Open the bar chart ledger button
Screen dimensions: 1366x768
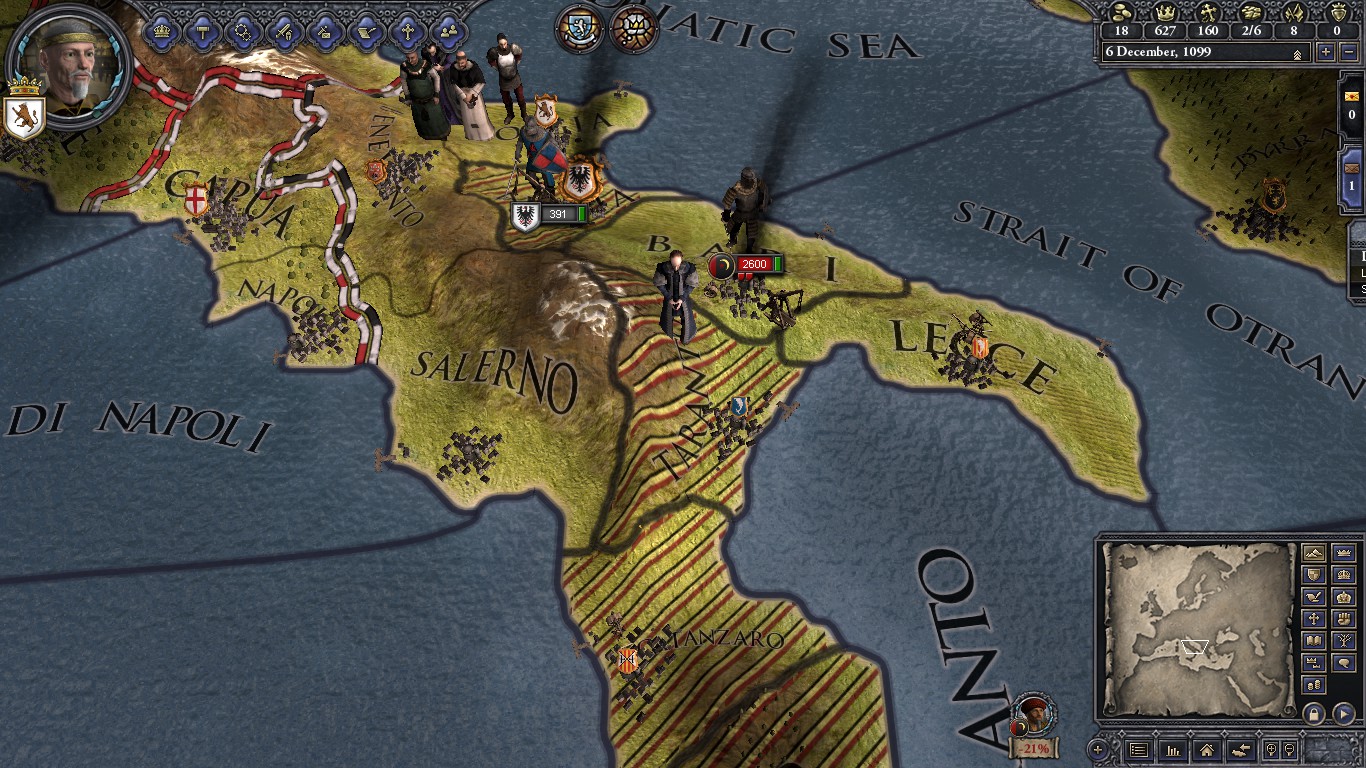pos(1172,749)
